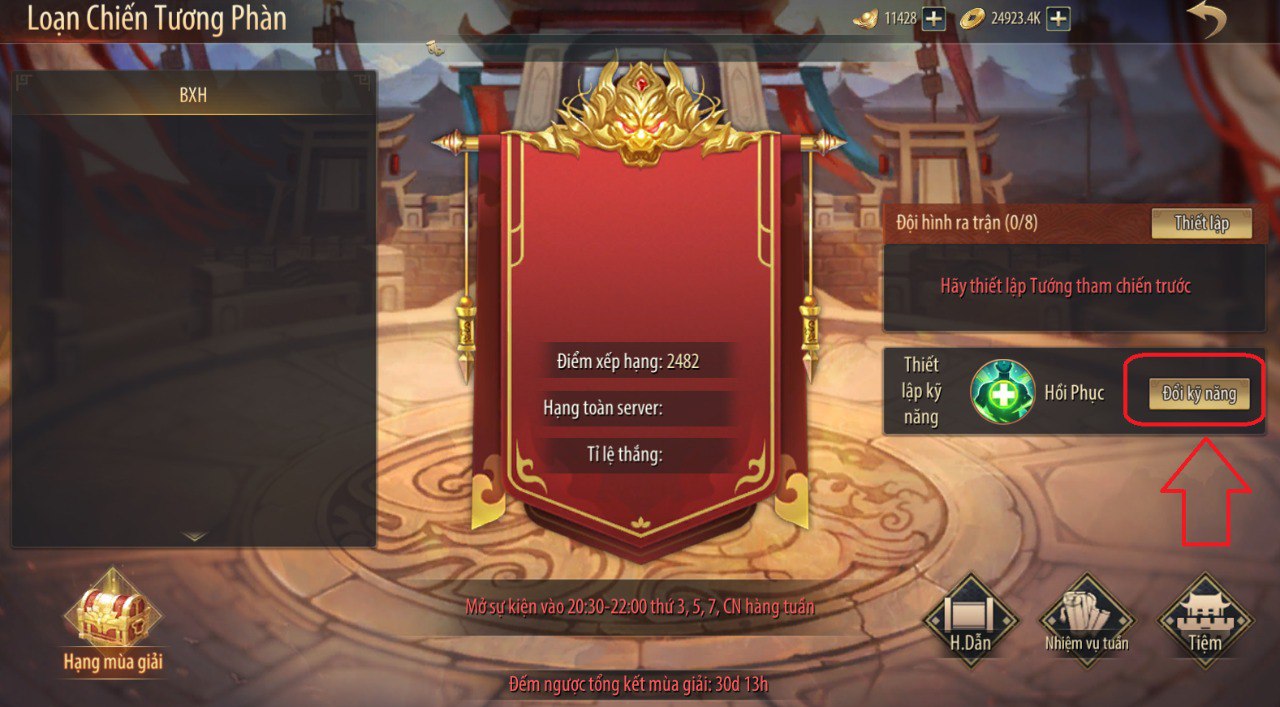
Task: Open the Thiết lập formation setup
Action: coord(1201,223)
